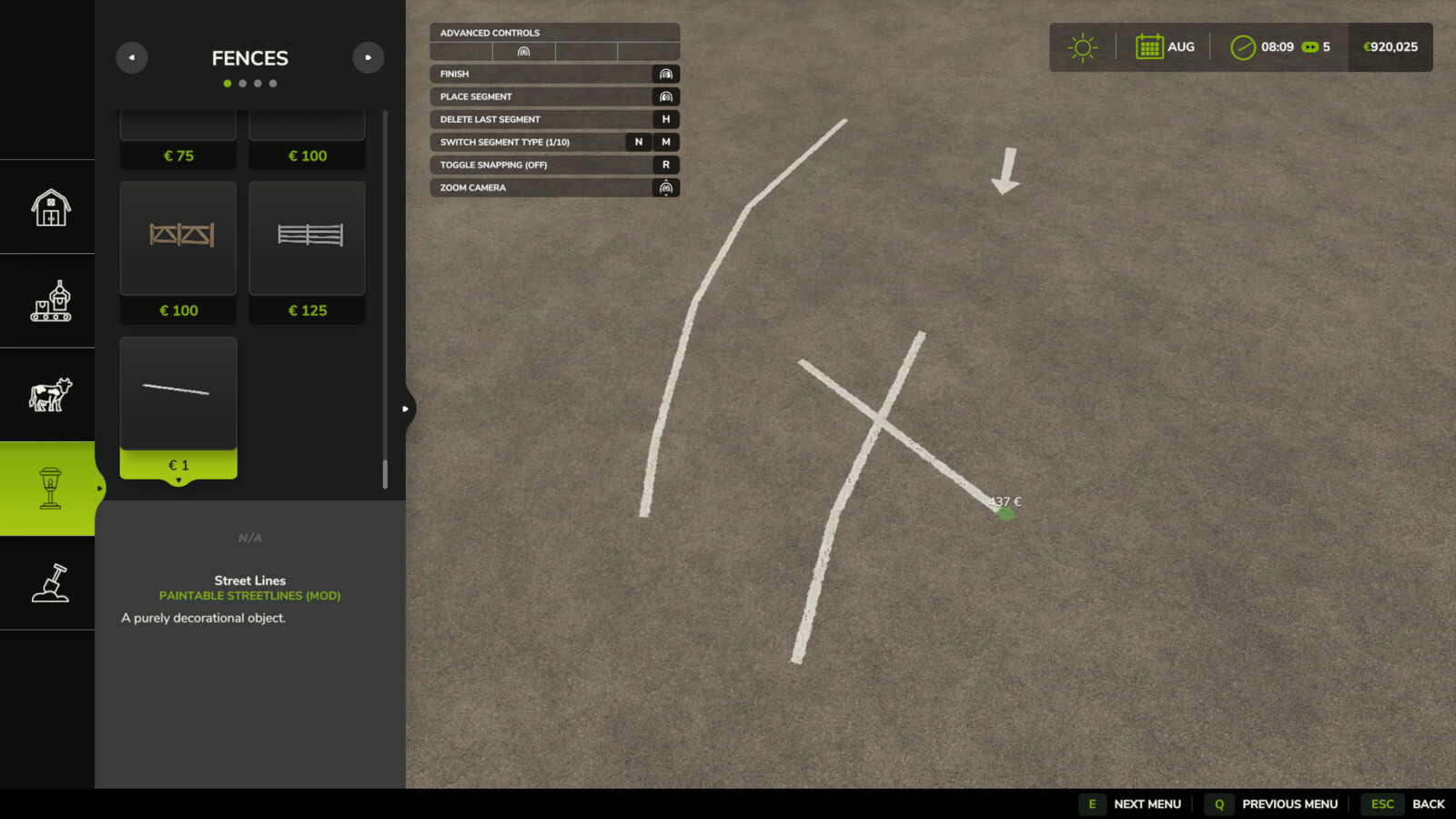The width and height of the screenshot is (1456, 819).
Task: Click the left arrow to browse previous category
Action: point(132,57)
